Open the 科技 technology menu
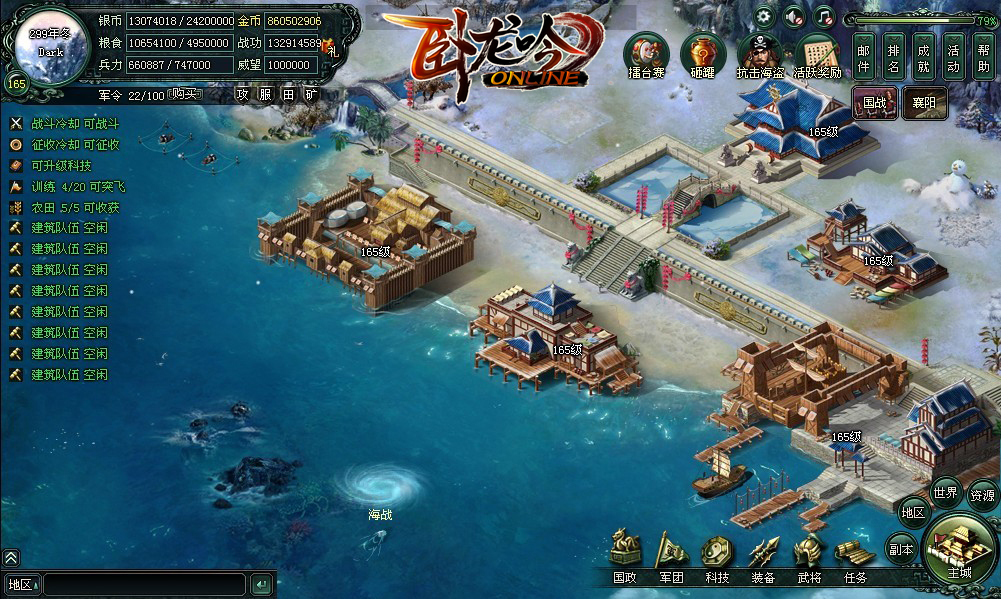 tap(717, 556)
